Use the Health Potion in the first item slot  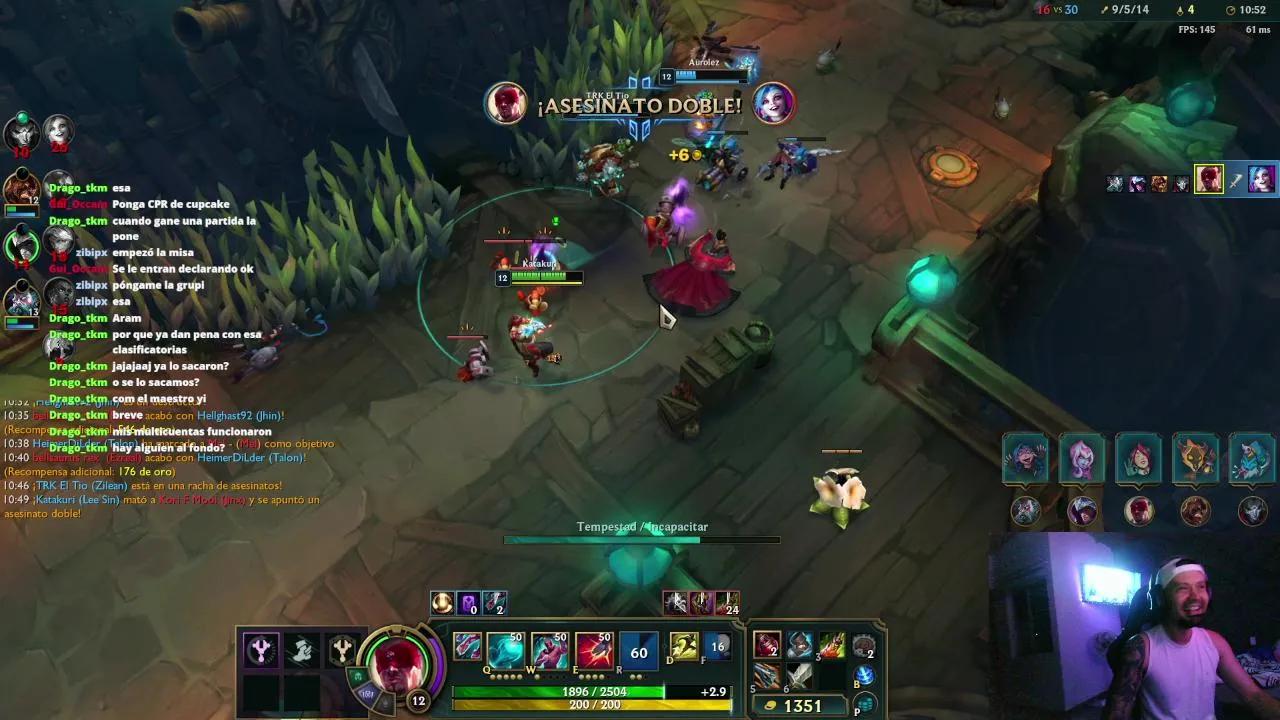click(x=769, y=646)
